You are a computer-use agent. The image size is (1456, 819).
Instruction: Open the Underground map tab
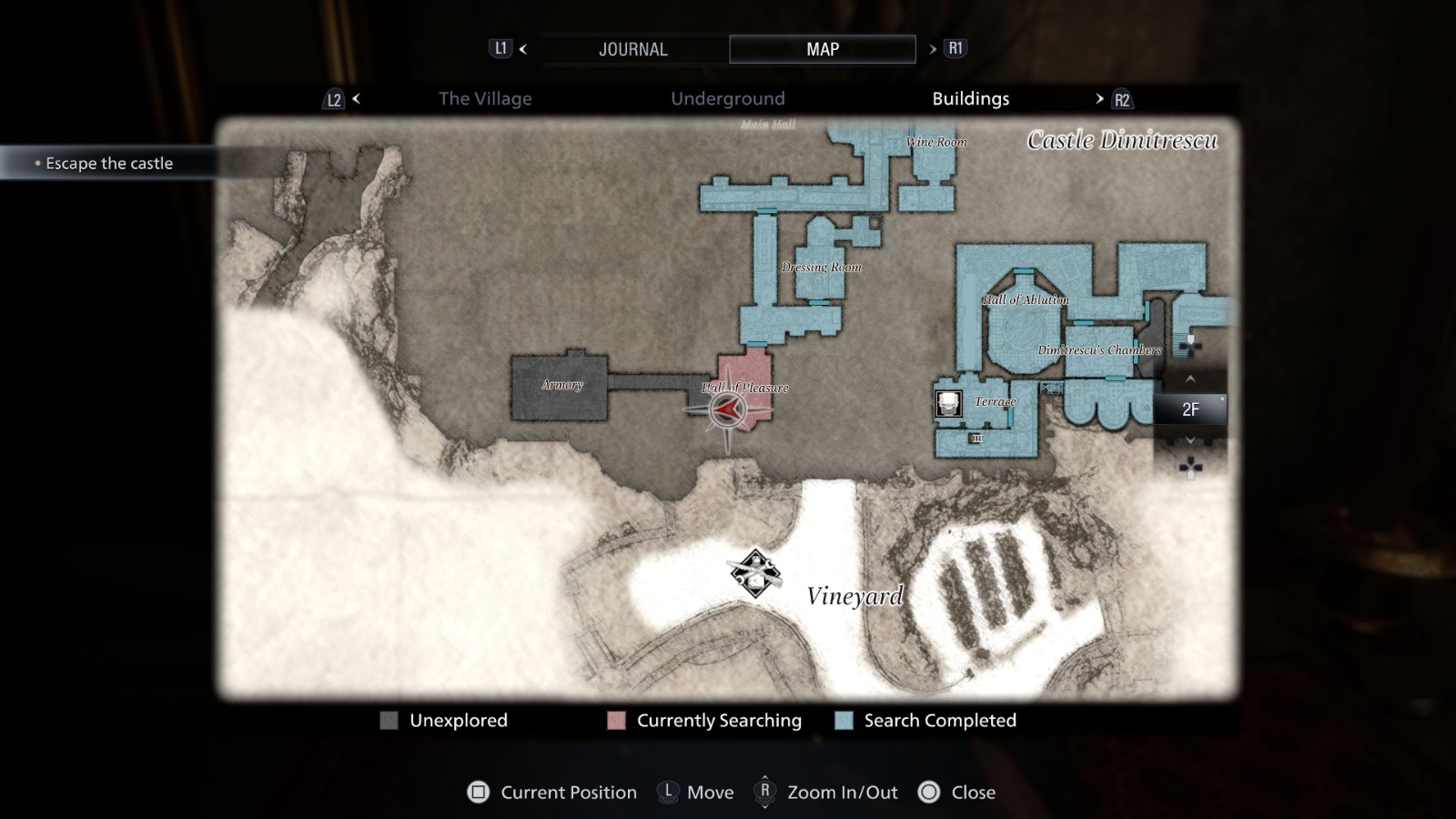point(728,98)
